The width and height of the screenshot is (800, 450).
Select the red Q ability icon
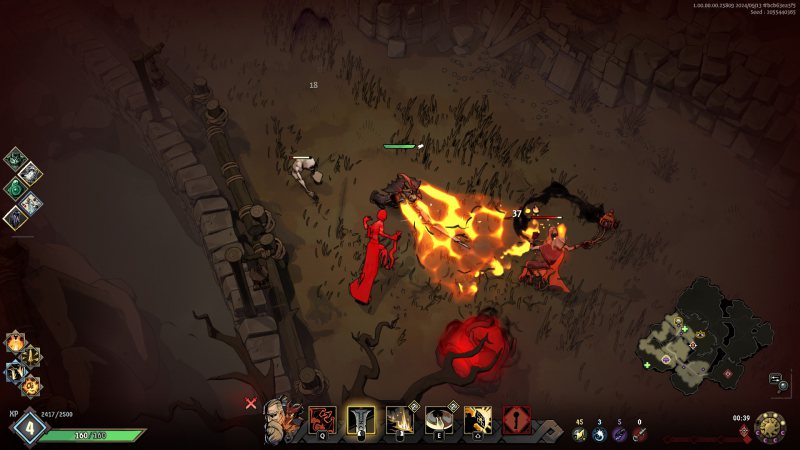tap(322, 420)
